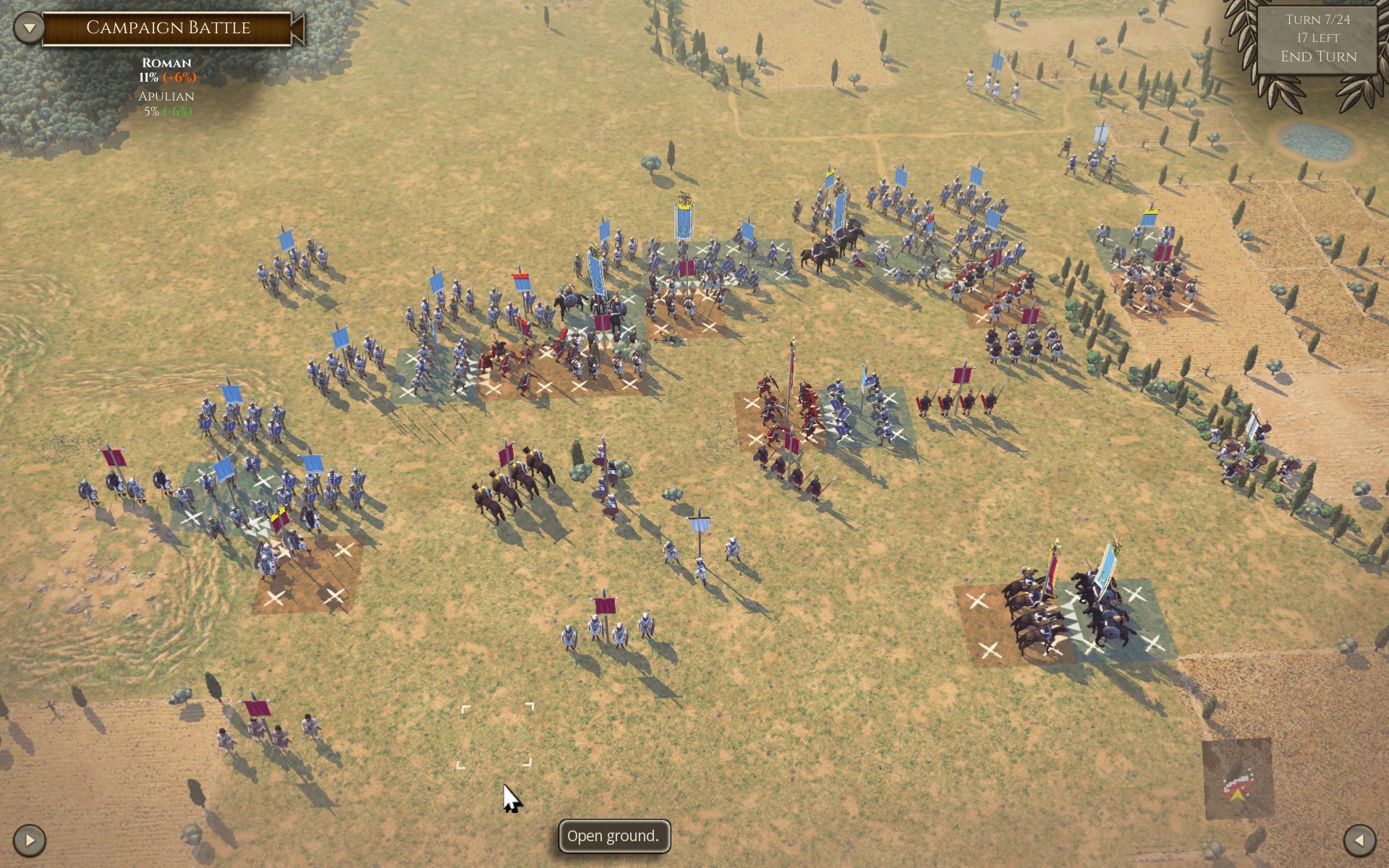
Task: Click the round back arrow button at bottom-right
Action: 1359,841
